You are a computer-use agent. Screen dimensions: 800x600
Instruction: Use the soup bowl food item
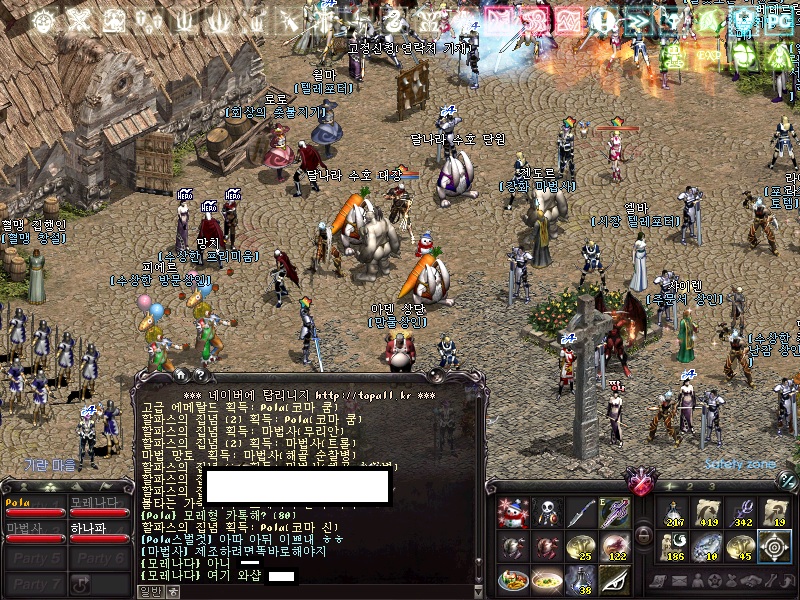[546, 580]
